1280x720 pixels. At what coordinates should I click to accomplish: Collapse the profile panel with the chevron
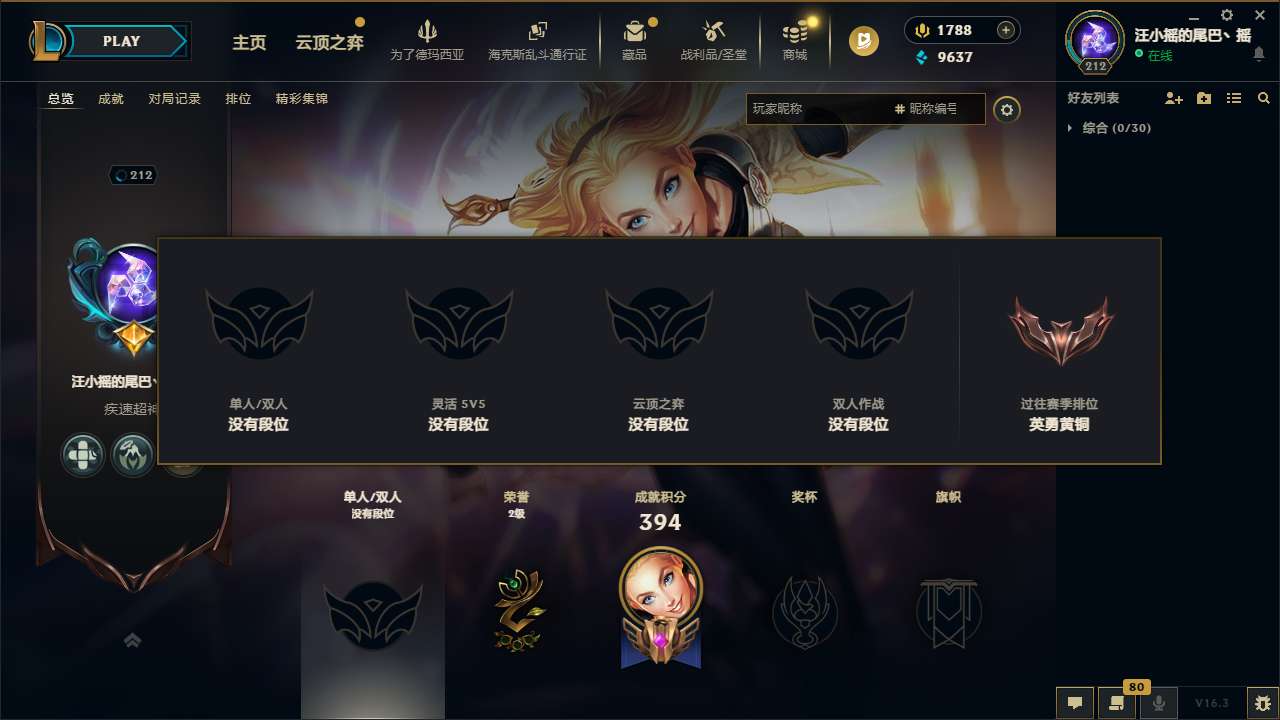pyautogui.click(x=132, y=639)
